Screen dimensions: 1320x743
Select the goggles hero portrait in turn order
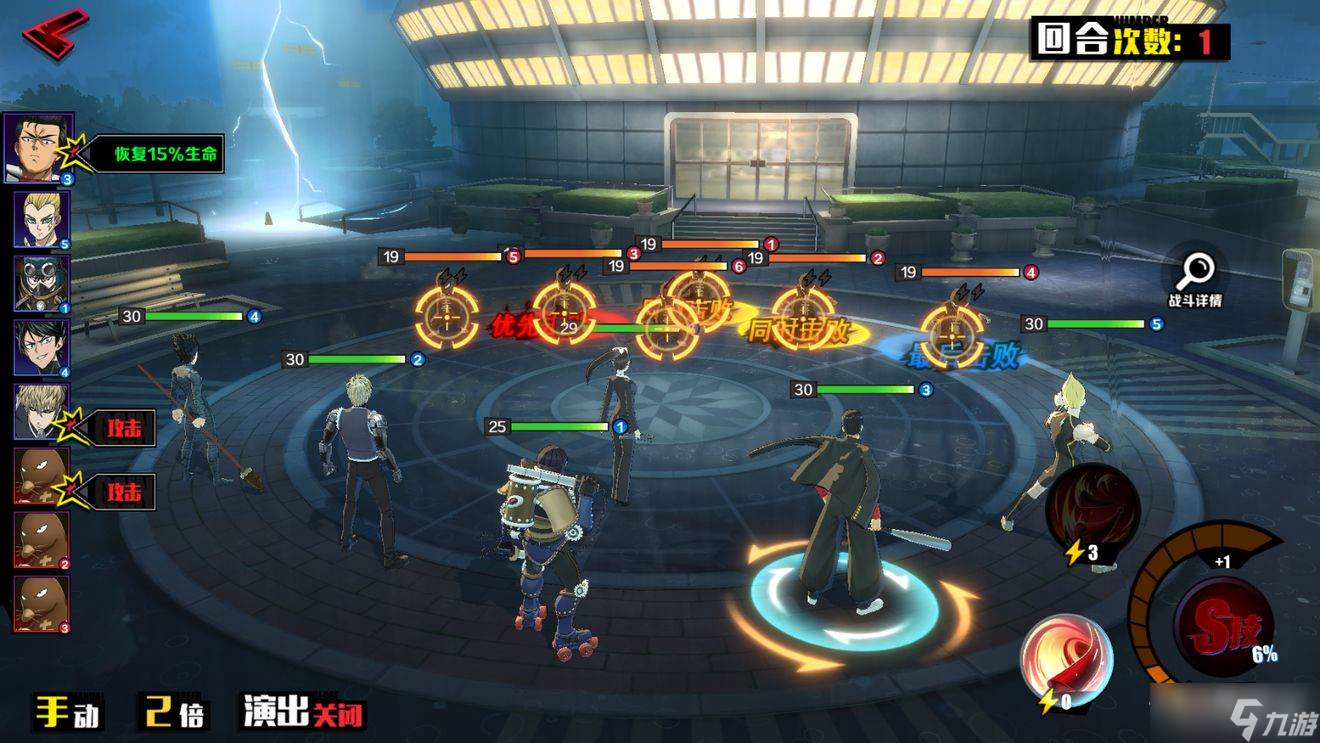click(x=41, y=283)
